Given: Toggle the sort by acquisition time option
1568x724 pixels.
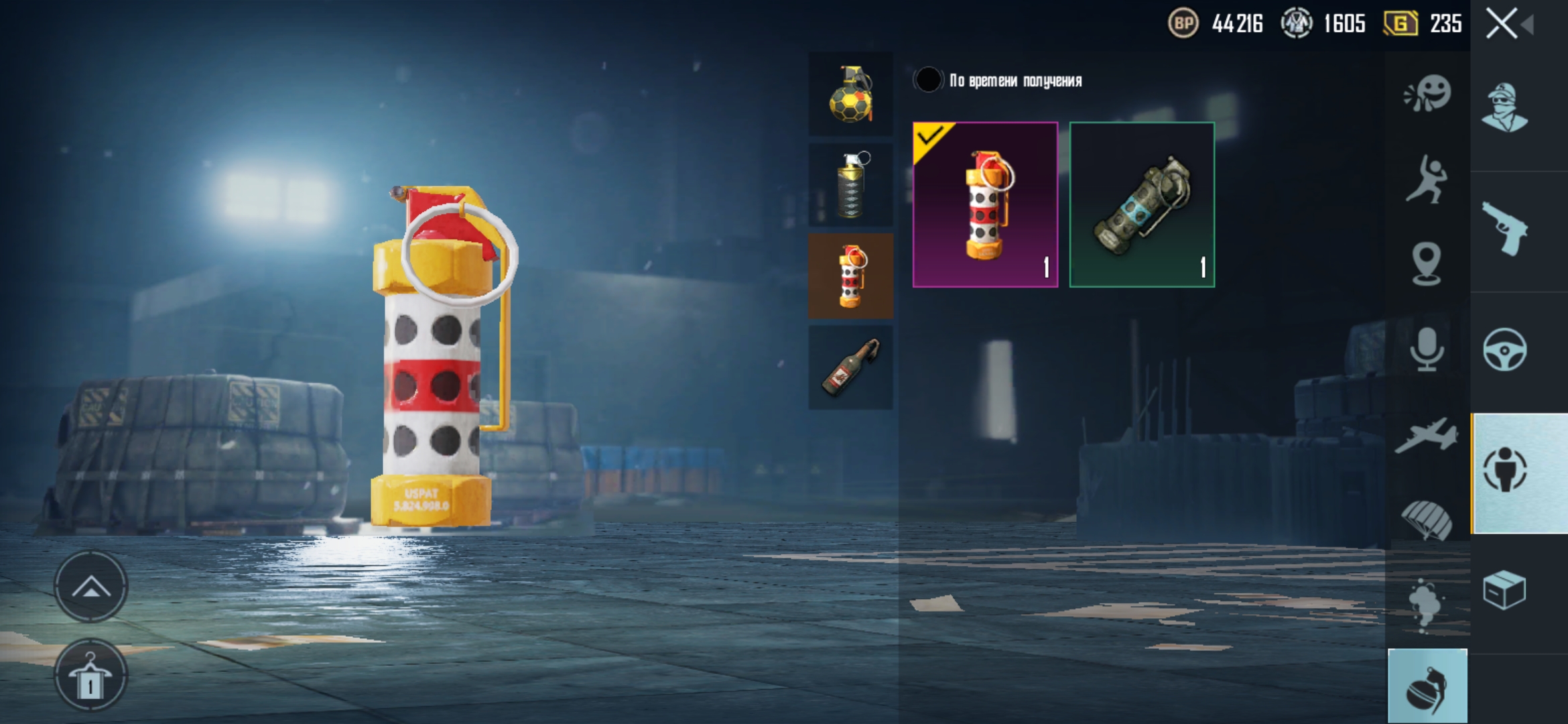Looking at the screenshot, I should tap(929, 80).
